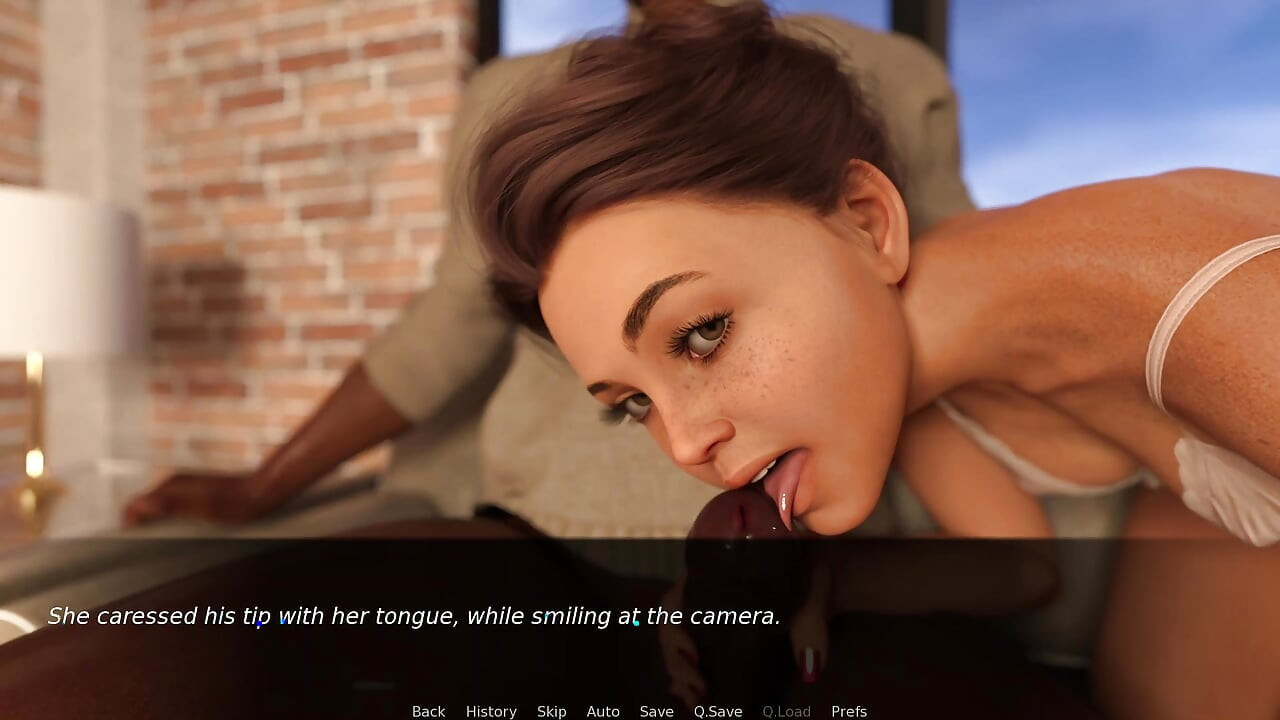This screenshot has height=720, width=1280.
Task: Click the grayed-out Q.Load option
Action: click(786, 710)
